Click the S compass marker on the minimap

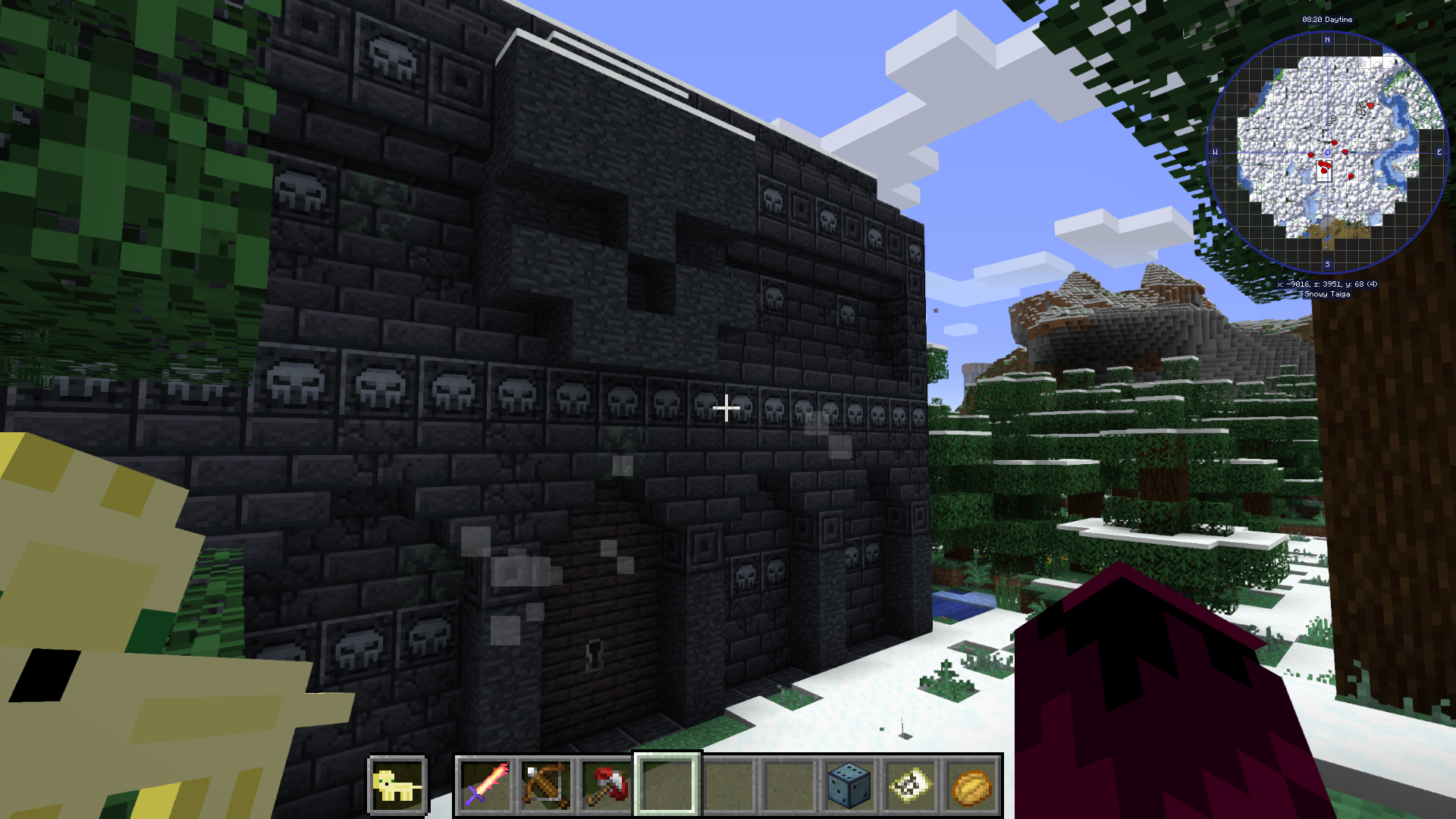tap(1327, 262)
